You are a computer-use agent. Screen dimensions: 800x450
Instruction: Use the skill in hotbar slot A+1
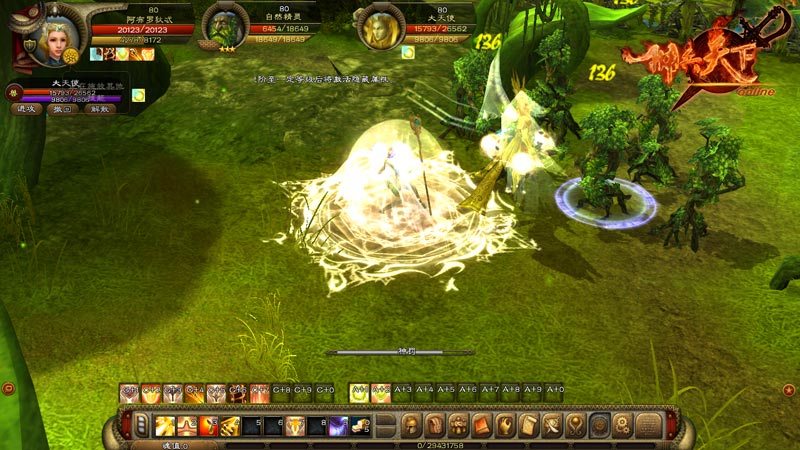pos(358,393)
